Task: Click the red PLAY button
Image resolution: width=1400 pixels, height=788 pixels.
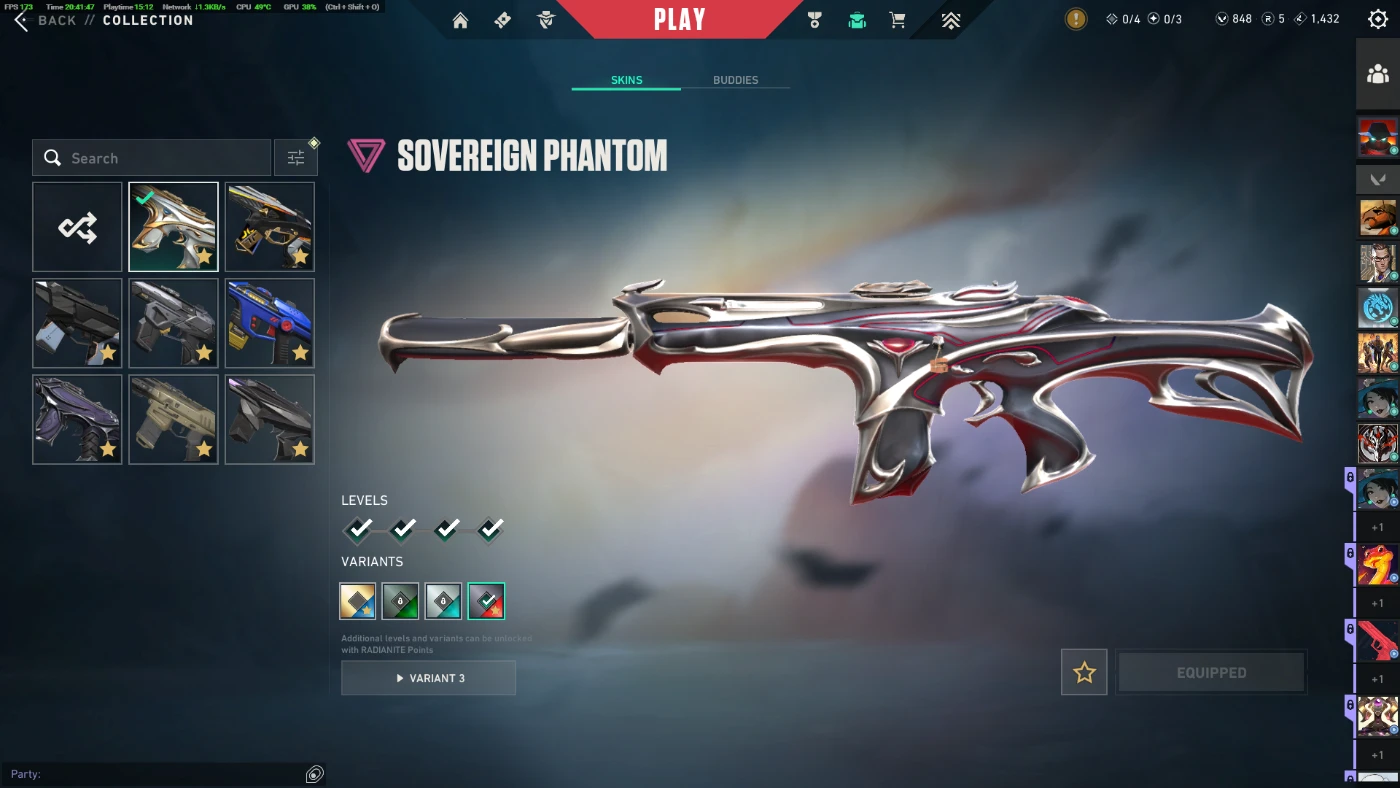Action: (680, 19)
